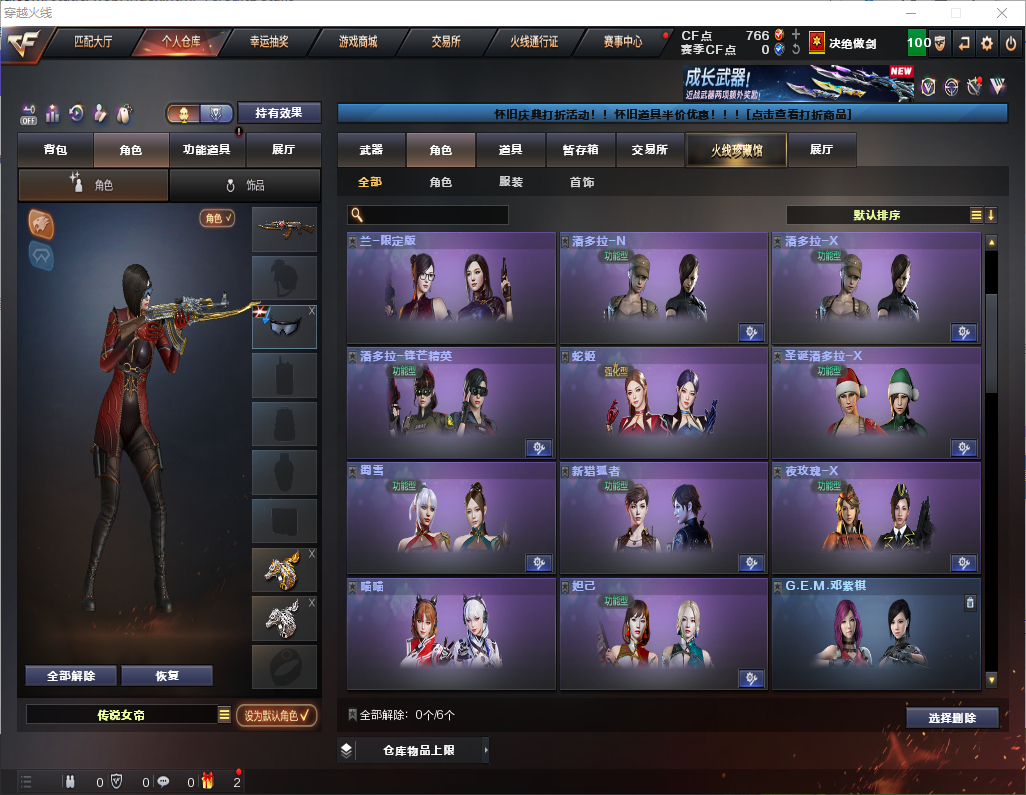The width and height of the screenshot is (1026, 795).
Task: Switch to the 道具 items tab
Action: [x=511, y=150]
